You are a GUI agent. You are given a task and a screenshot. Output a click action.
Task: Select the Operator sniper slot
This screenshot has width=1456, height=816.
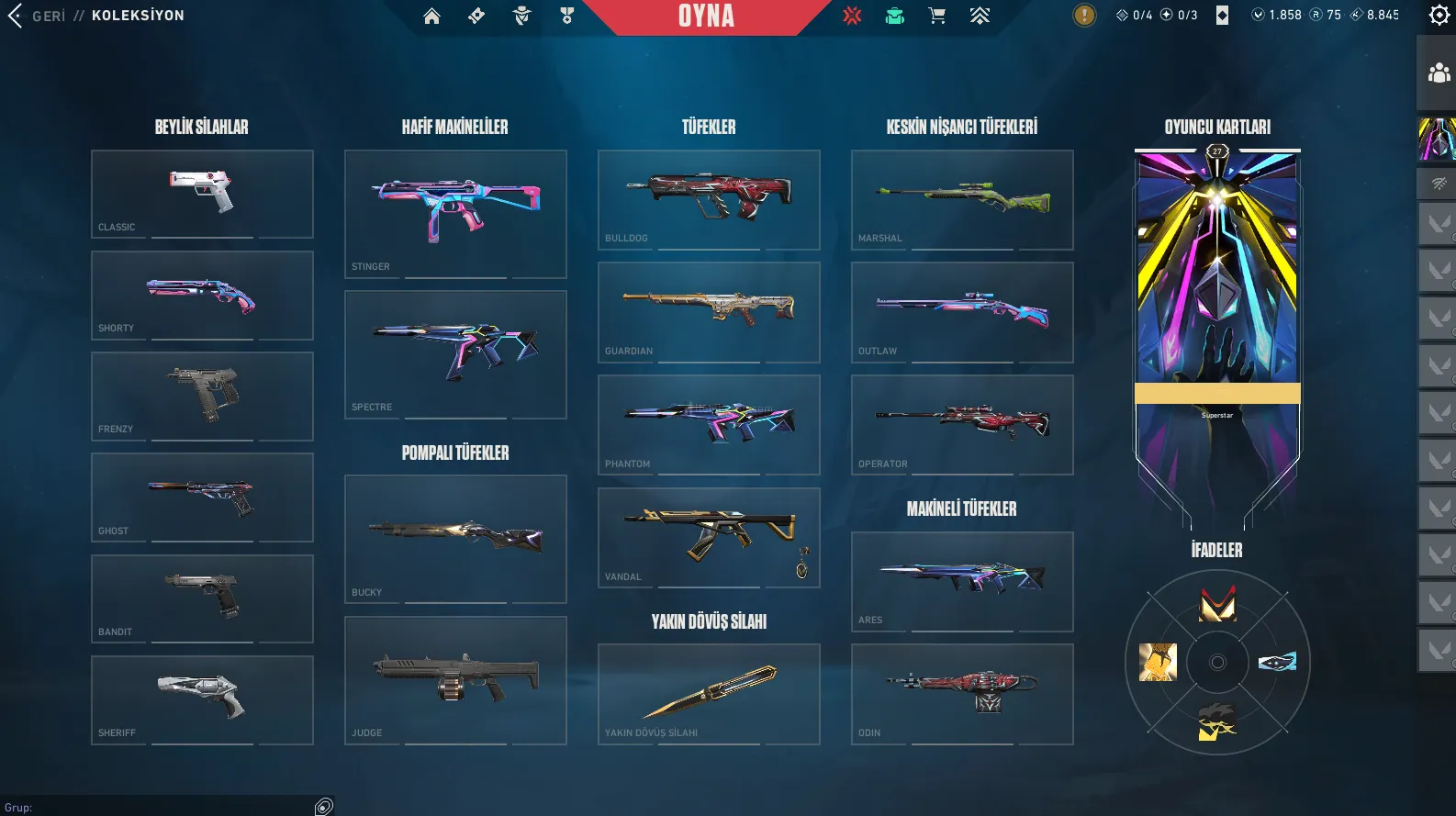click(x=962, y=424)
